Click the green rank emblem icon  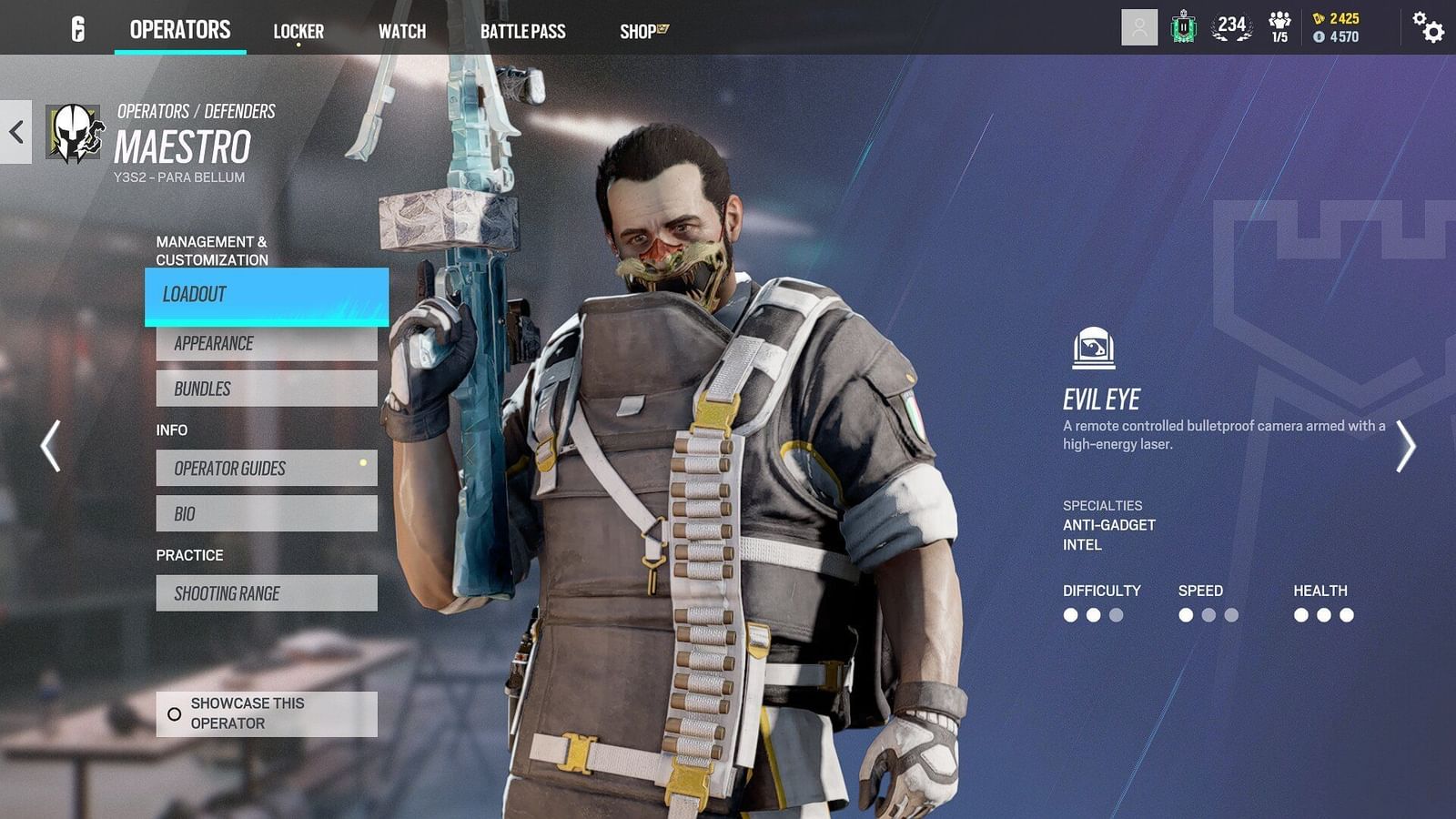[1183, 26]
